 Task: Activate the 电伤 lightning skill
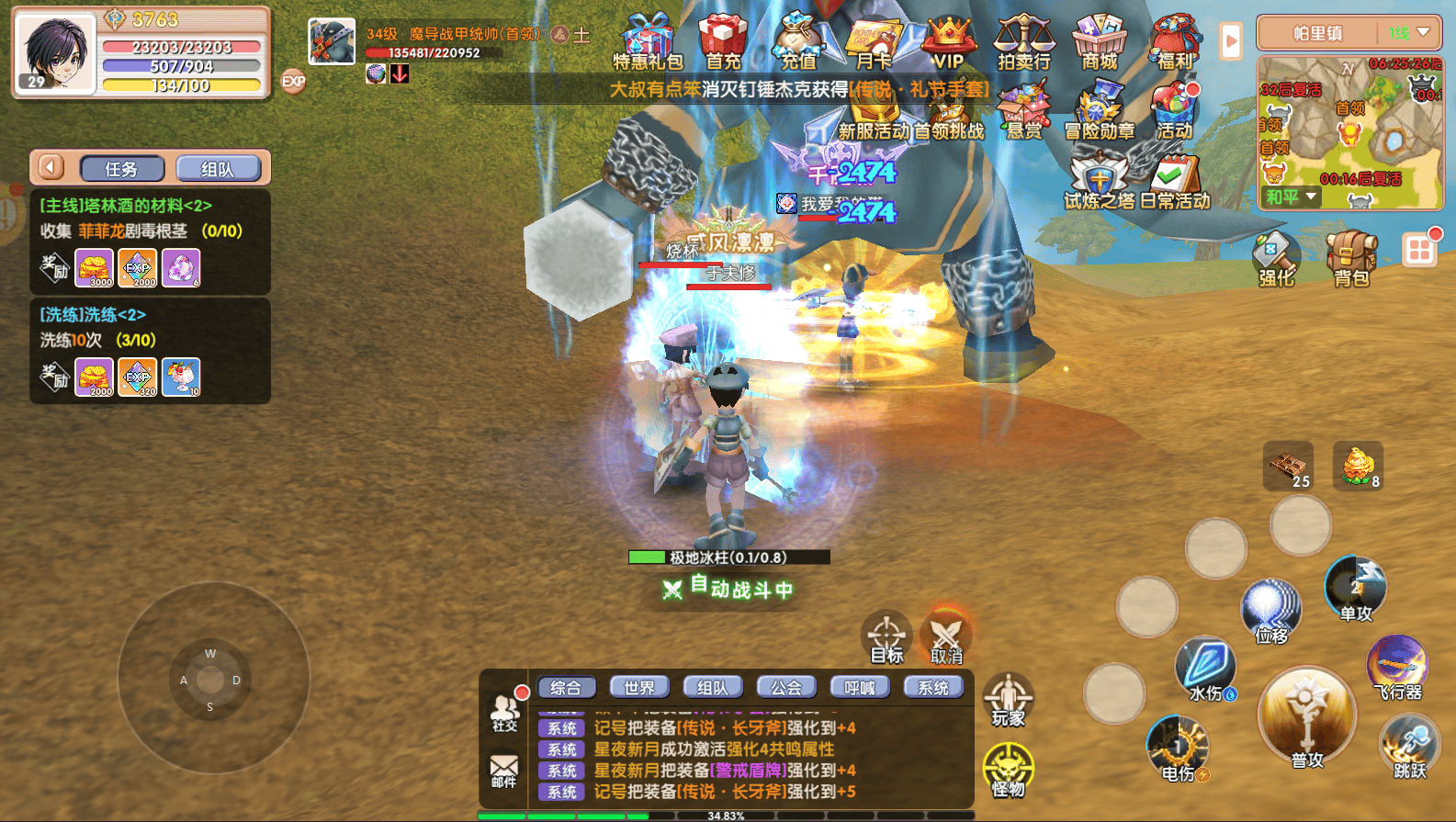(x=1178, y=747)
